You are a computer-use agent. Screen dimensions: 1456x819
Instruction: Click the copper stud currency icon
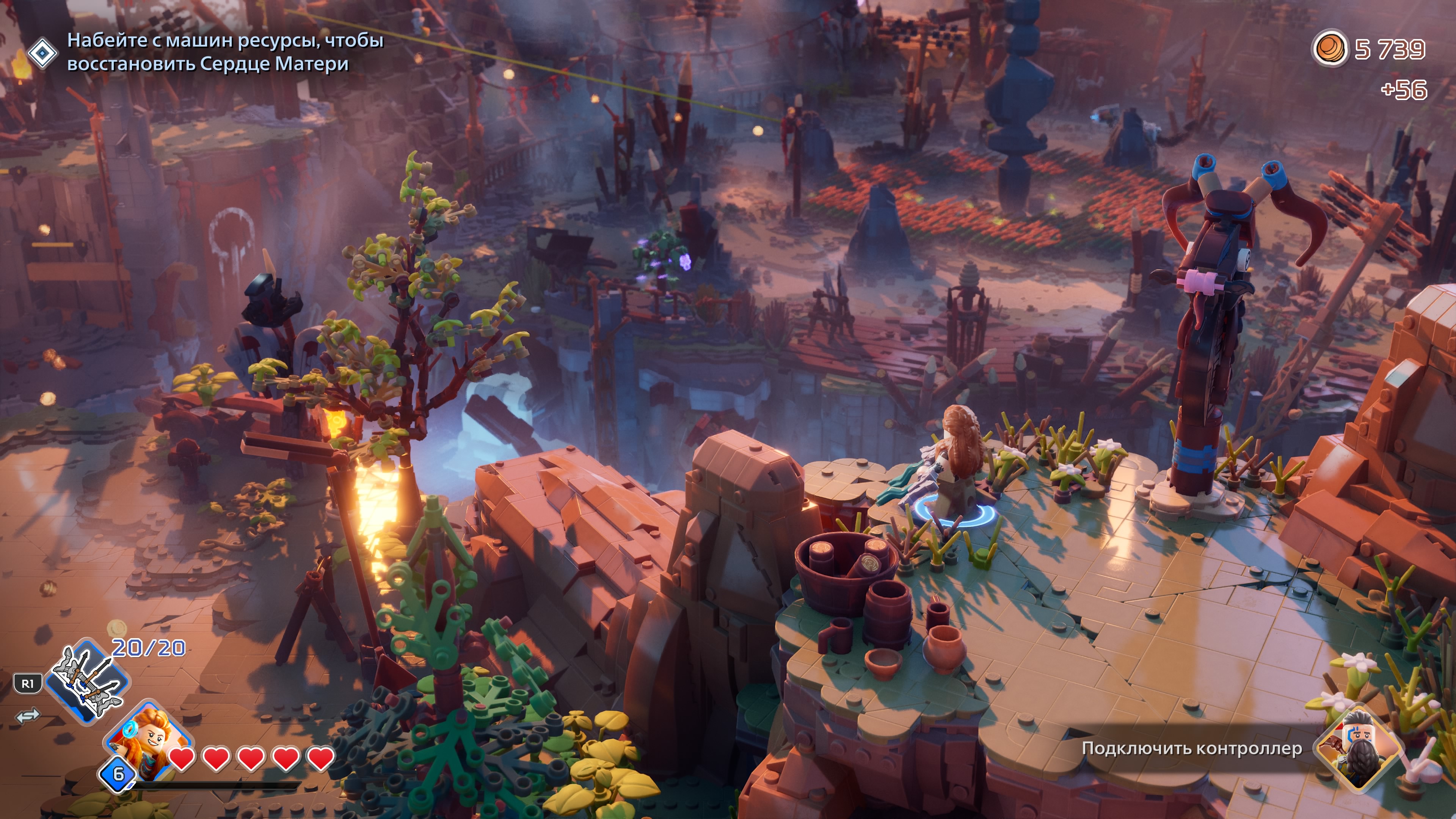pyautogui.click(x=1329, y=49)
